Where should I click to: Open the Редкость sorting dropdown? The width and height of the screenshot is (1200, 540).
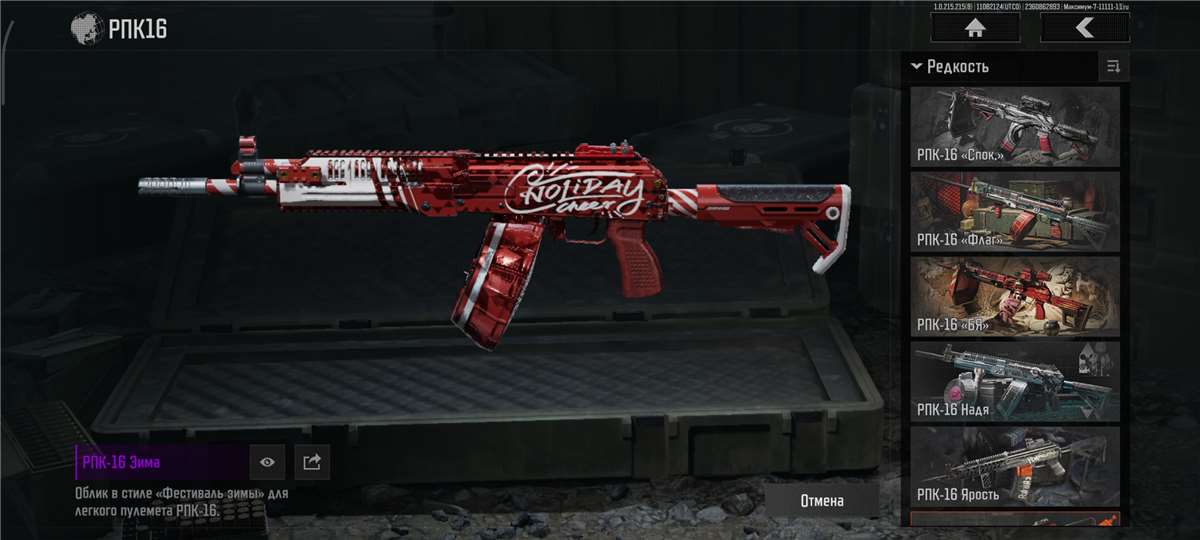tap(950, 67)
